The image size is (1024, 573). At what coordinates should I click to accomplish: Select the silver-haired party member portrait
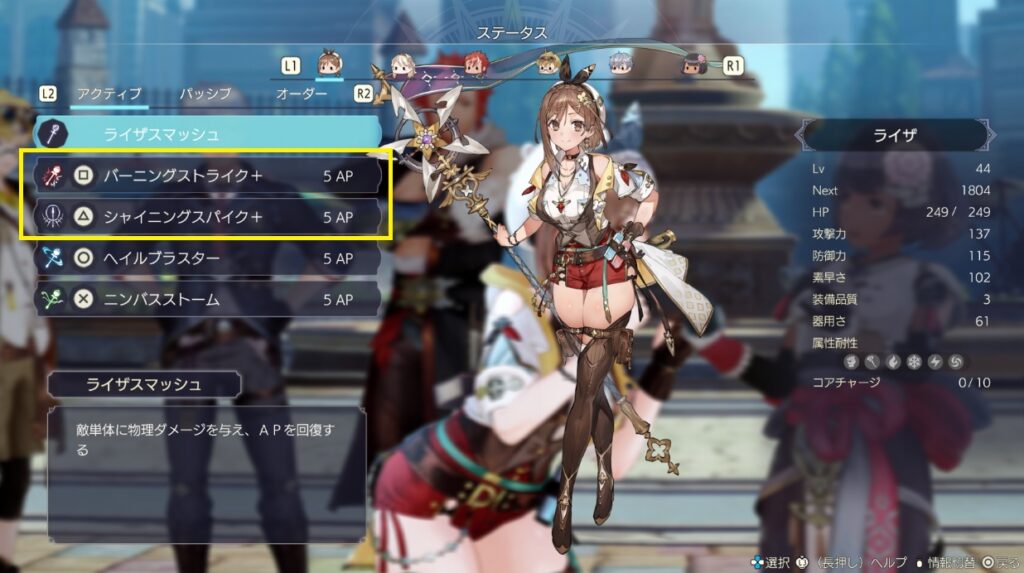[x=621, y=65]
